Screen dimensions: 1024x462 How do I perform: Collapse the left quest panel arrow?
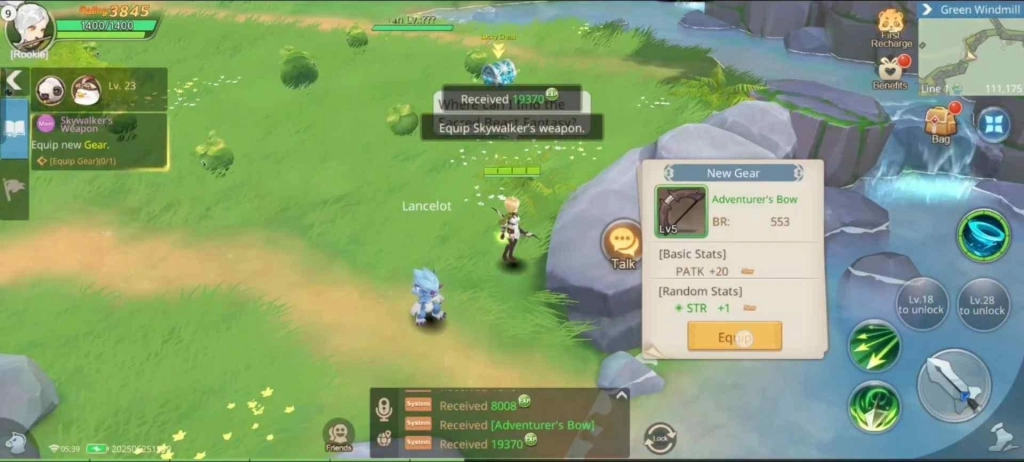coord(14,81)
